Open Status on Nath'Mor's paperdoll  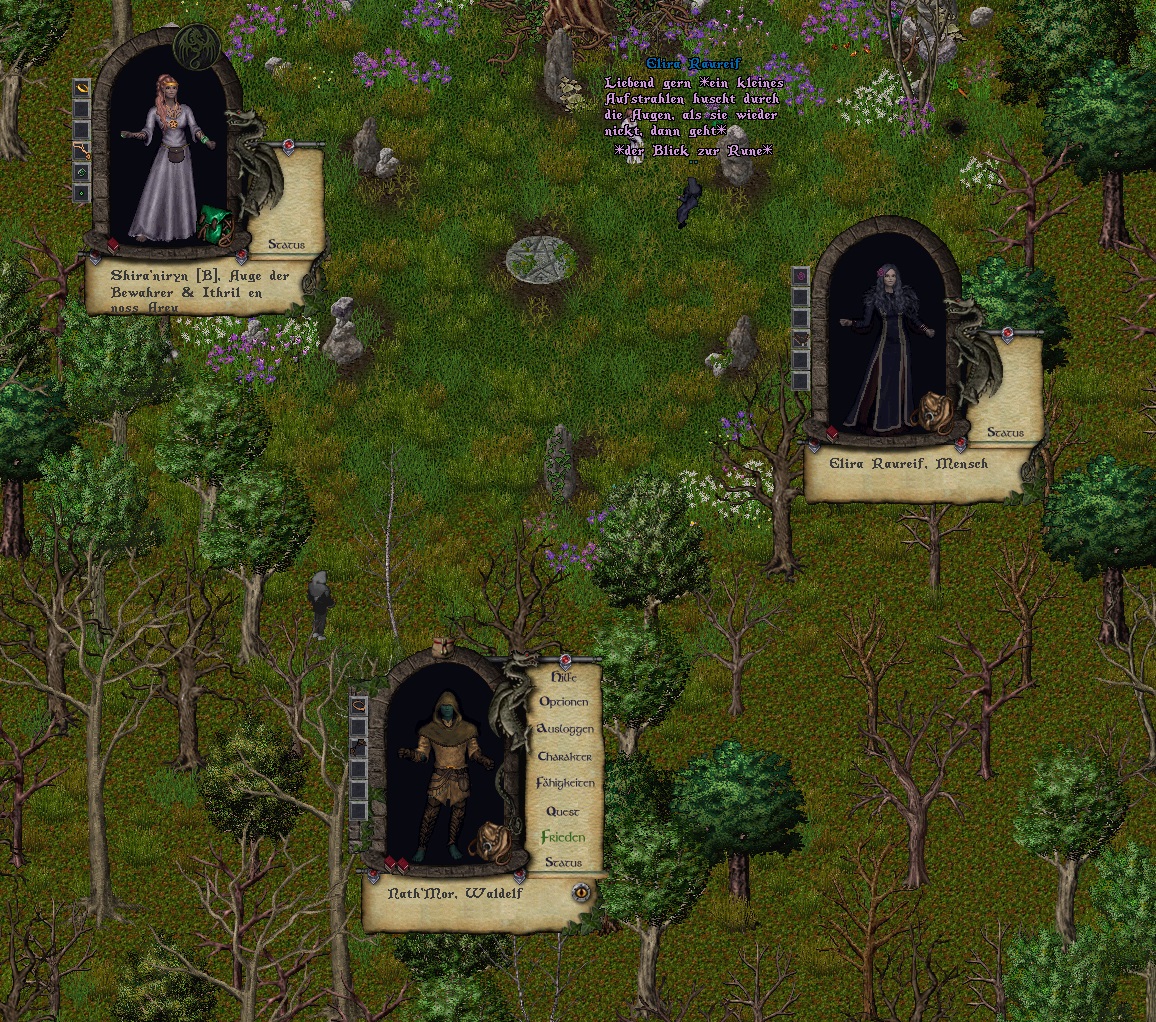point(563,862)
